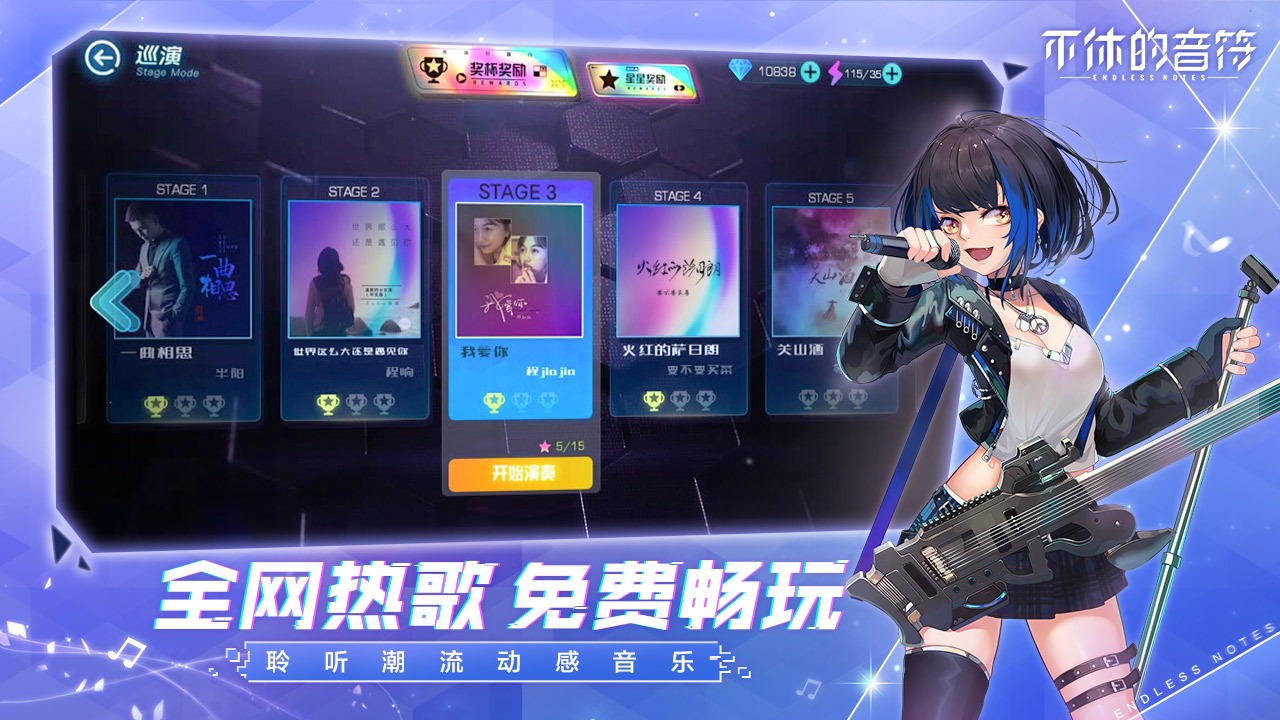This screenshot has height=720, width=1280.
Task: Select the Stage 3 tab header
Action: tap(521, 186)
